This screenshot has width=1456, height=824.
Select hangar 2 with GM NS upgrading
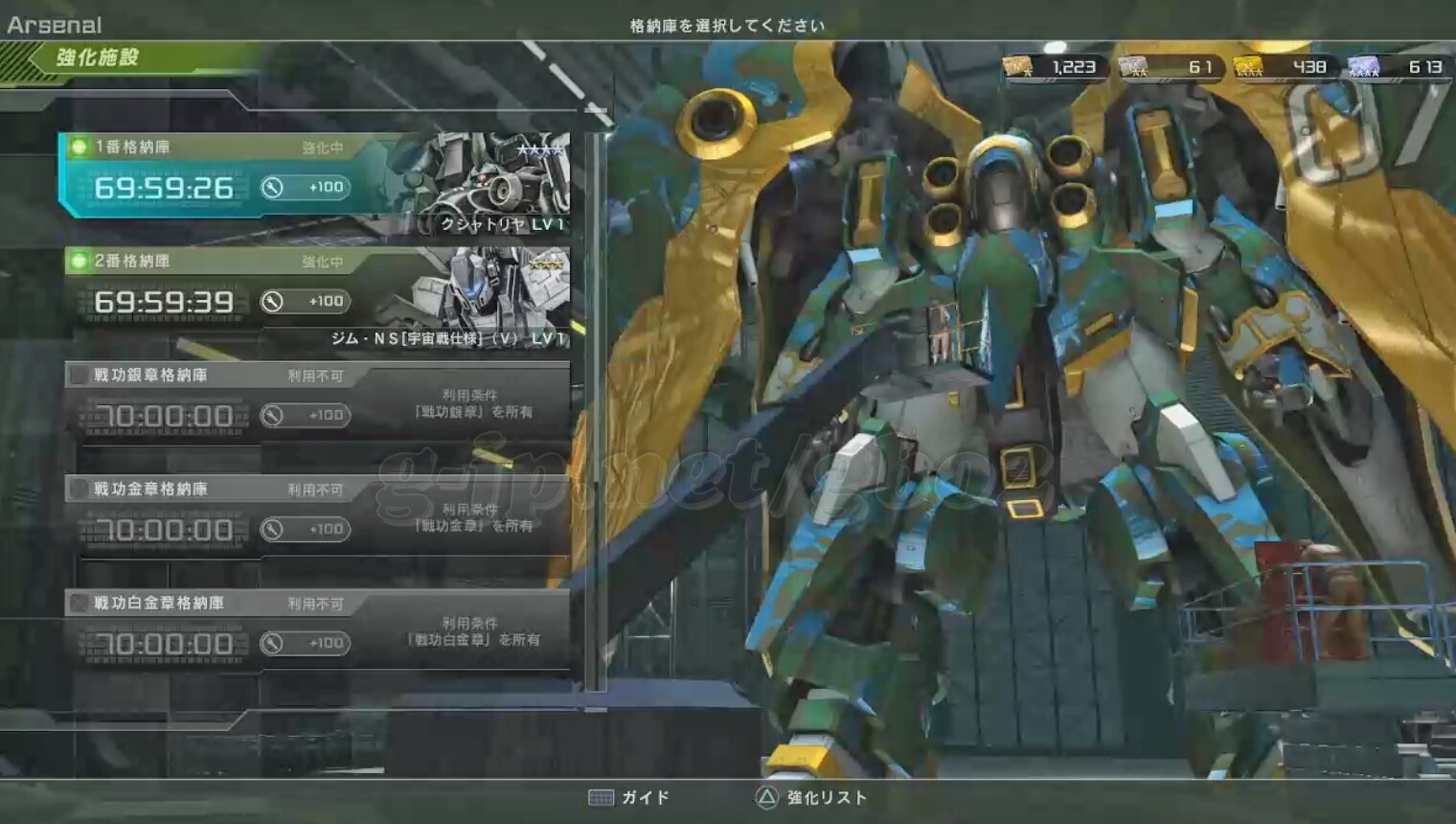click(x=316, y=297)
